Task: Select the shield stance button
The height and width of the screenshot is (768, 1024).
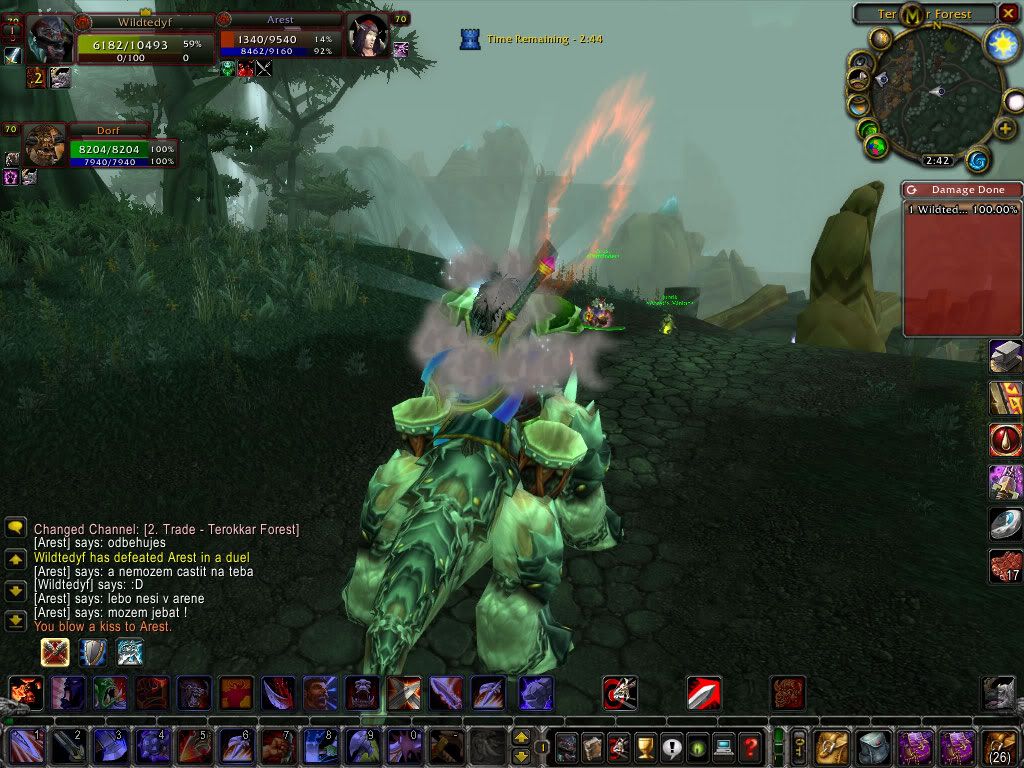Action: [x=93, y=652]
